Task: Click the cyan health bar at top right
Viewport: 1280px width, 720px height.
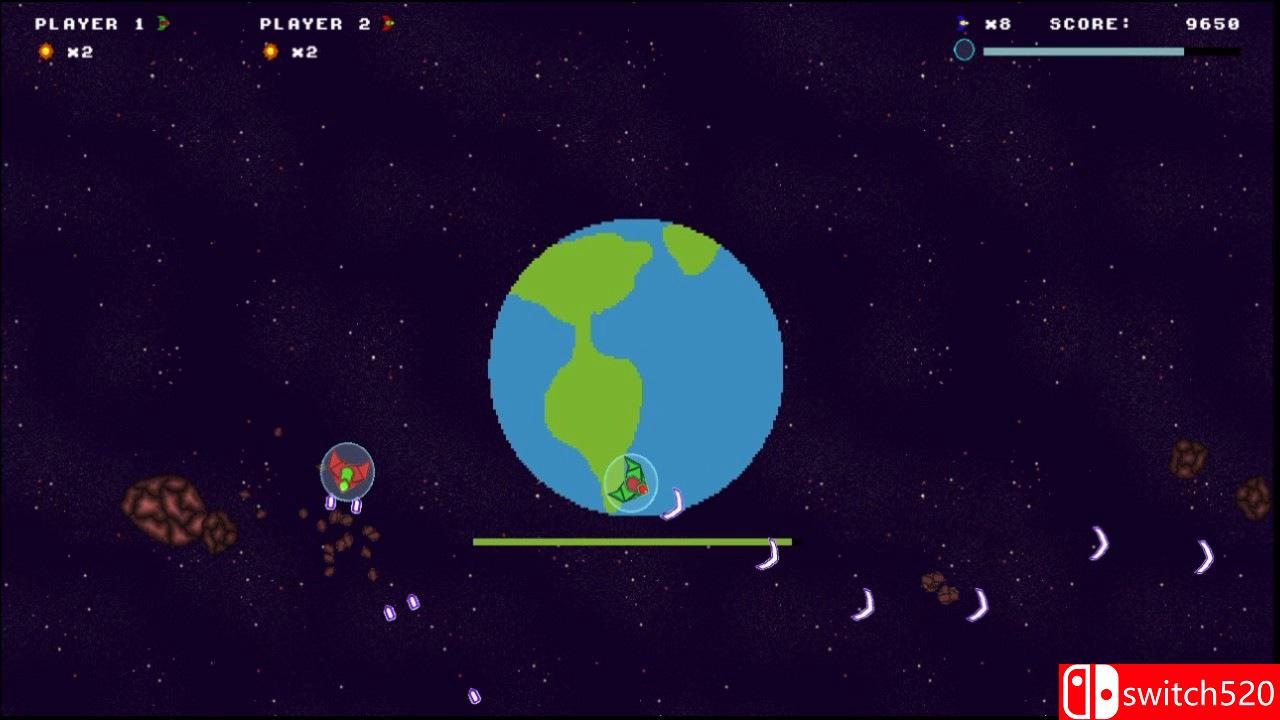Action: pyautogui.click(x=1085, y=50)
